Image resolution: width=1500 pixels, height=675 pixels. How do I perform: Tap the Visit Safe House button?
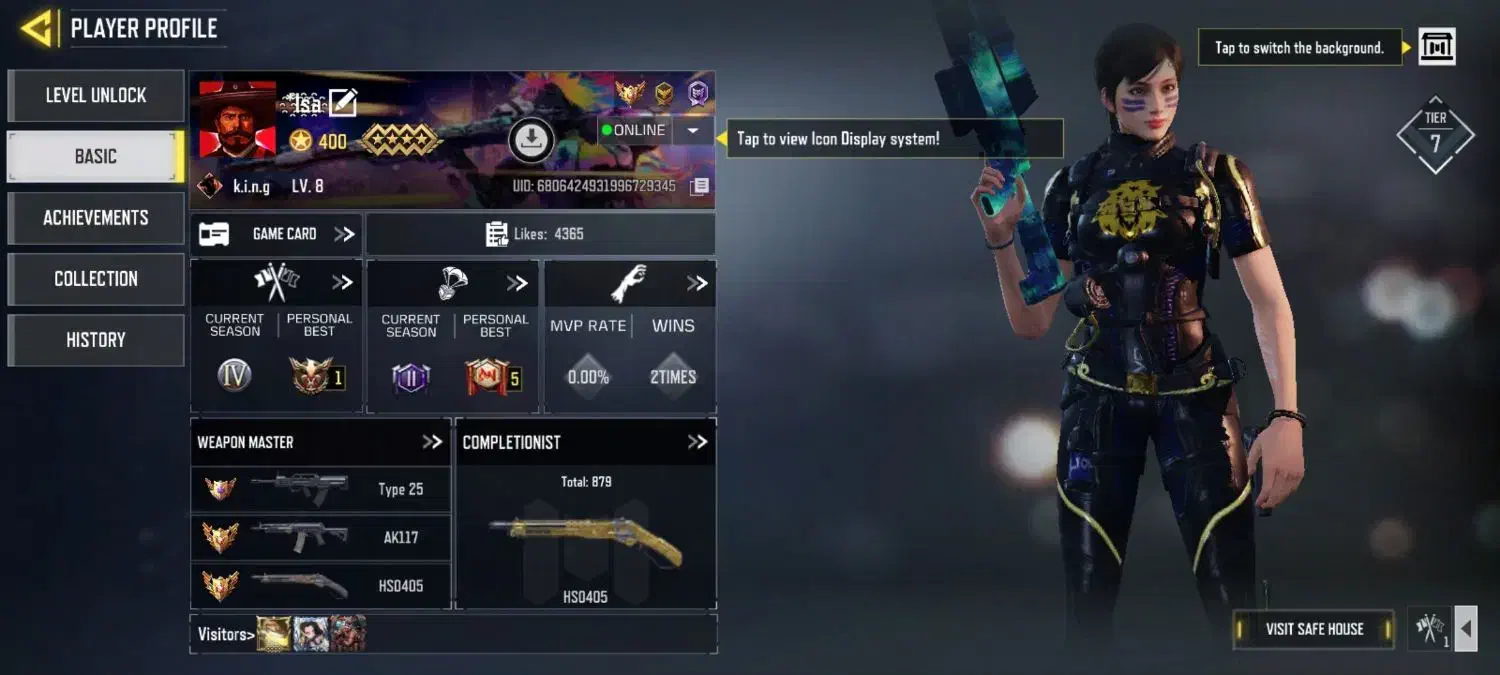[1314, 629]
